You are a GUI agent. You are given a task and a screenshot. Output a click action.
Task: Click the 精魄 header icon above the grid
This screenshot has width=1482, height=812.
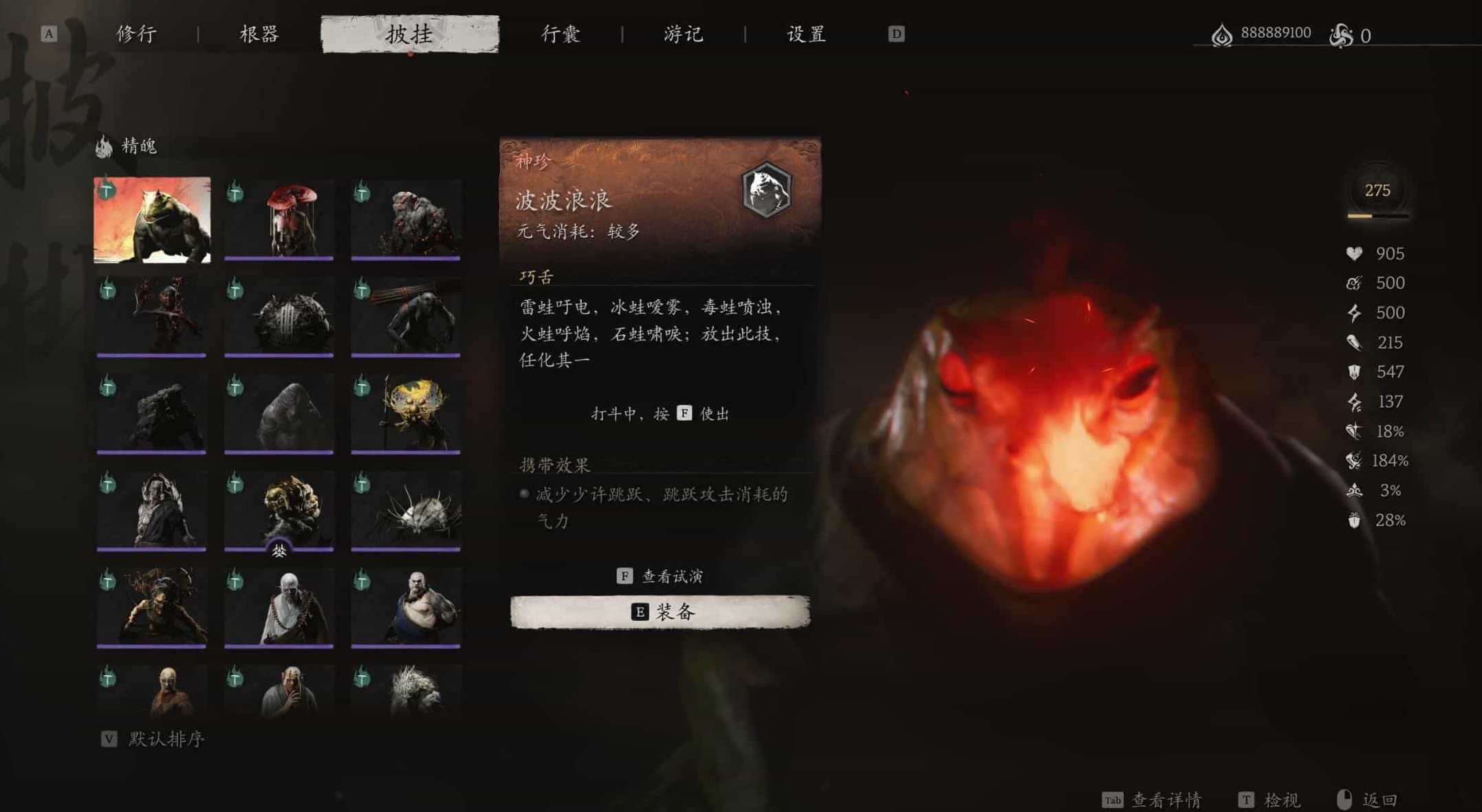tap(102, 144)
